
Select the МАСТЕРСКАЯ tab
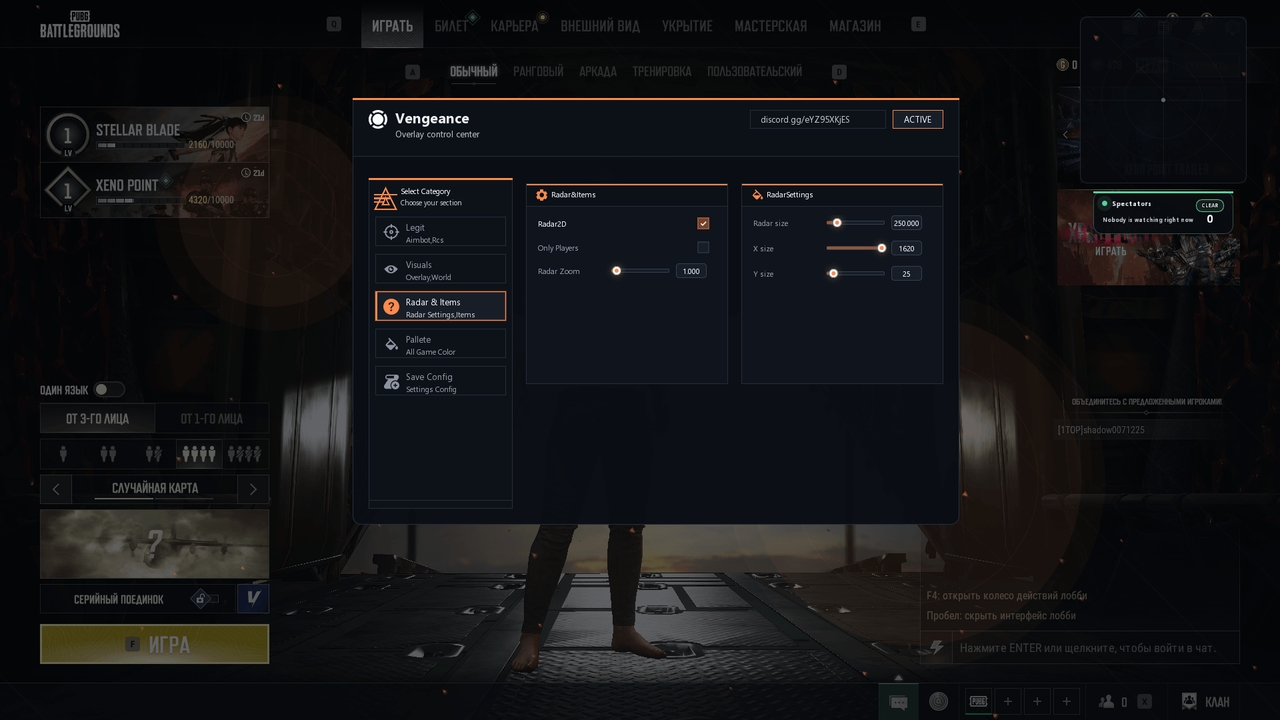[770, 26]
